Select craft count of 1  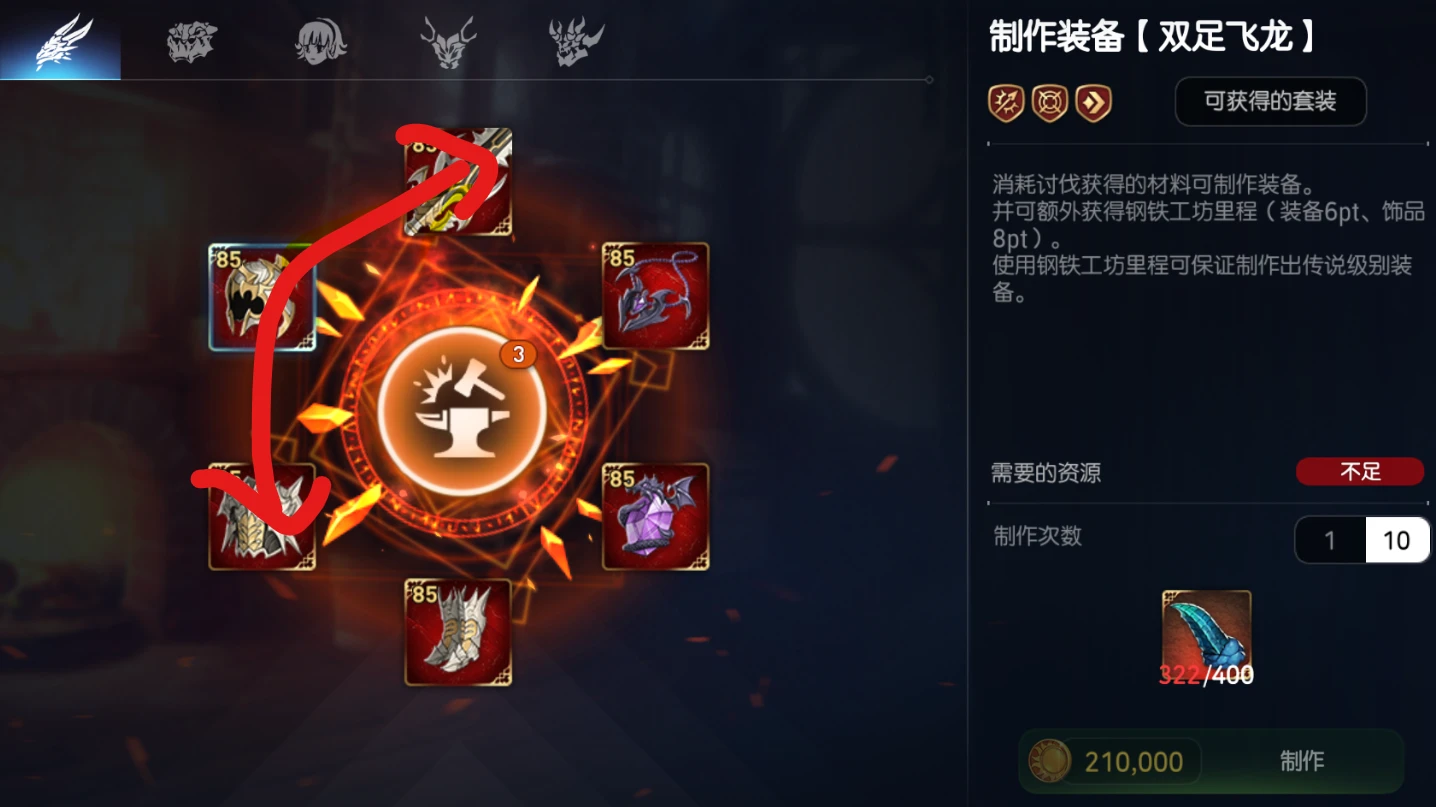coord(1330,539)
